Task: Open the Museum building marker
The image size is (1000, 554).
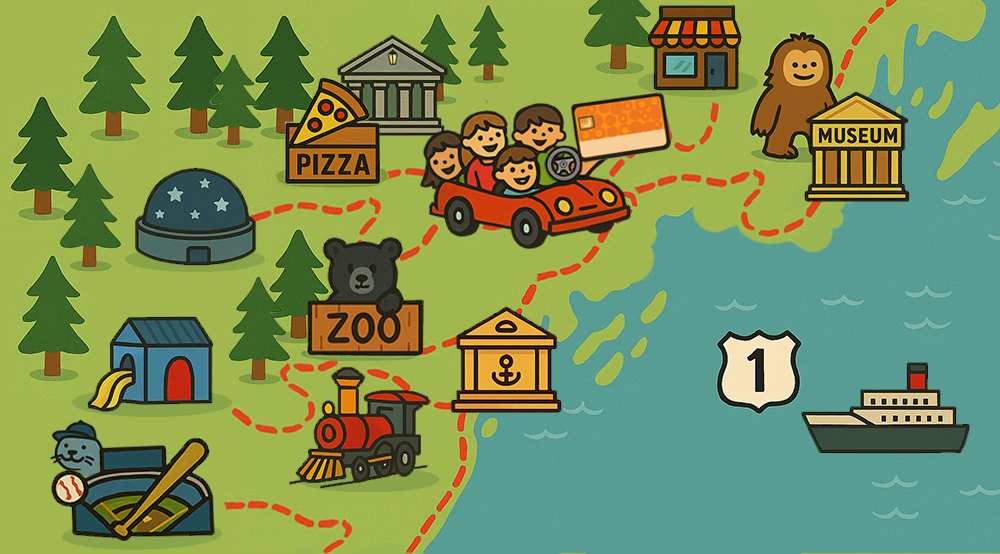Action: point(856,150)
